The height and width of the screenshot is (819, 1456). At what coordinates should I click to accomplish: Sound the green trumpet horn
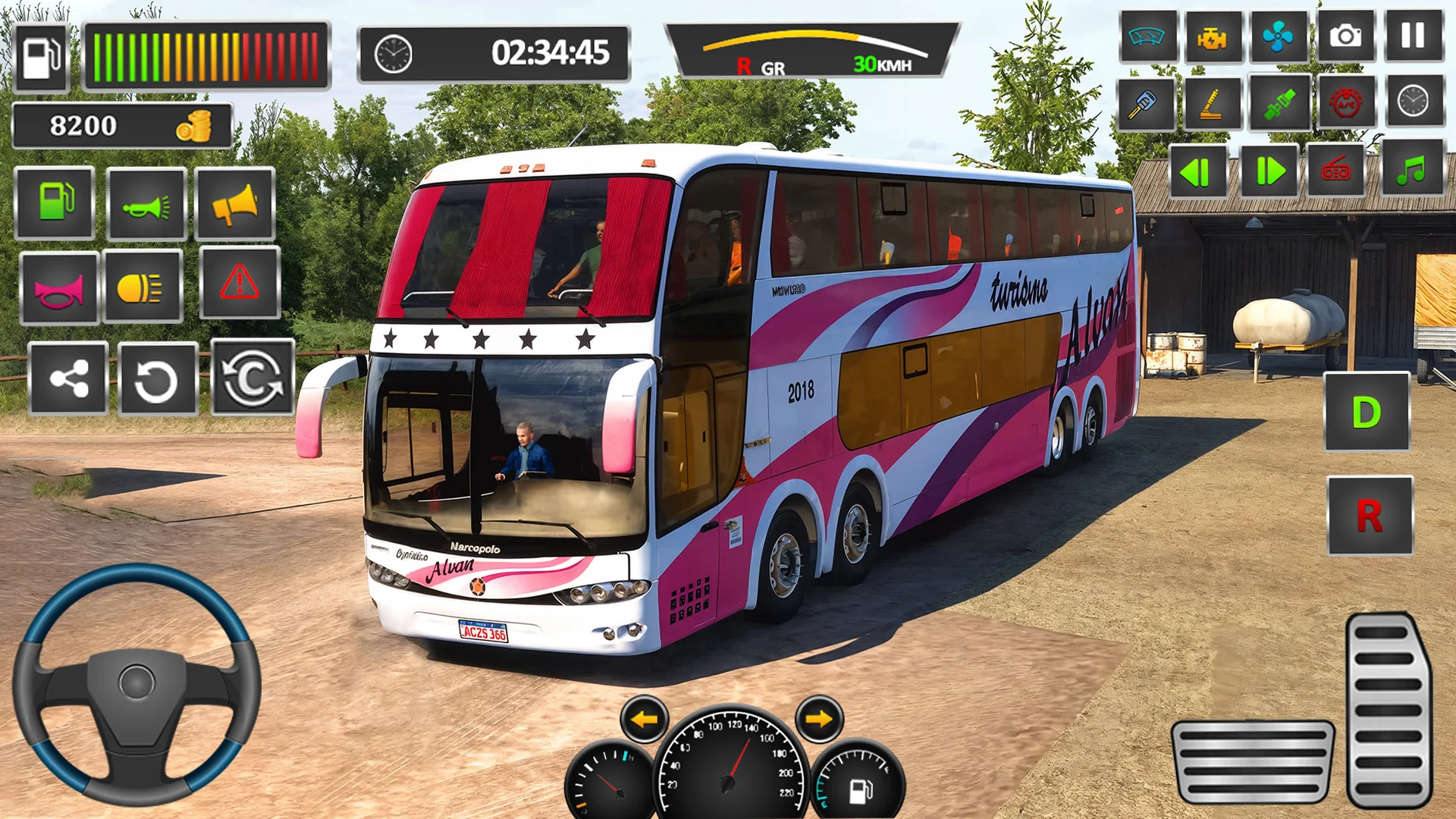pos(146,204)
